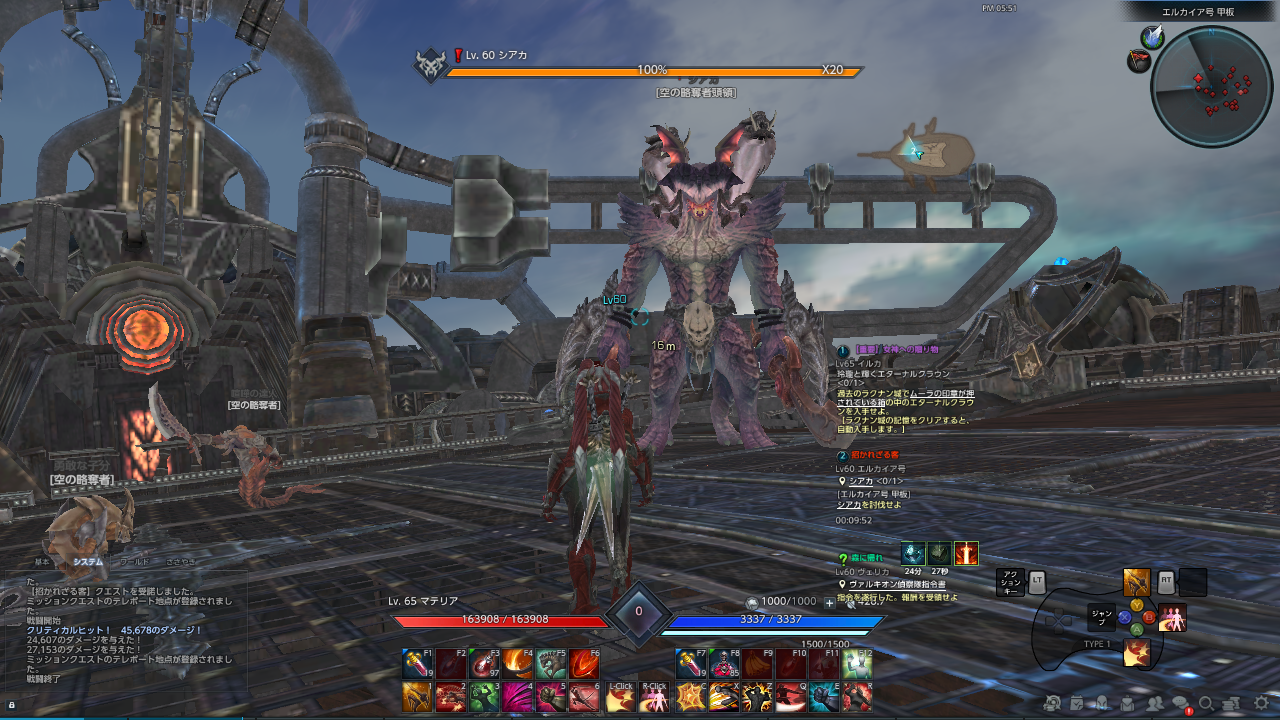Viewport: 1280px width, 720px height.
Task: Click the シアカを討伐せよ objective
Action: pos(870,505)
